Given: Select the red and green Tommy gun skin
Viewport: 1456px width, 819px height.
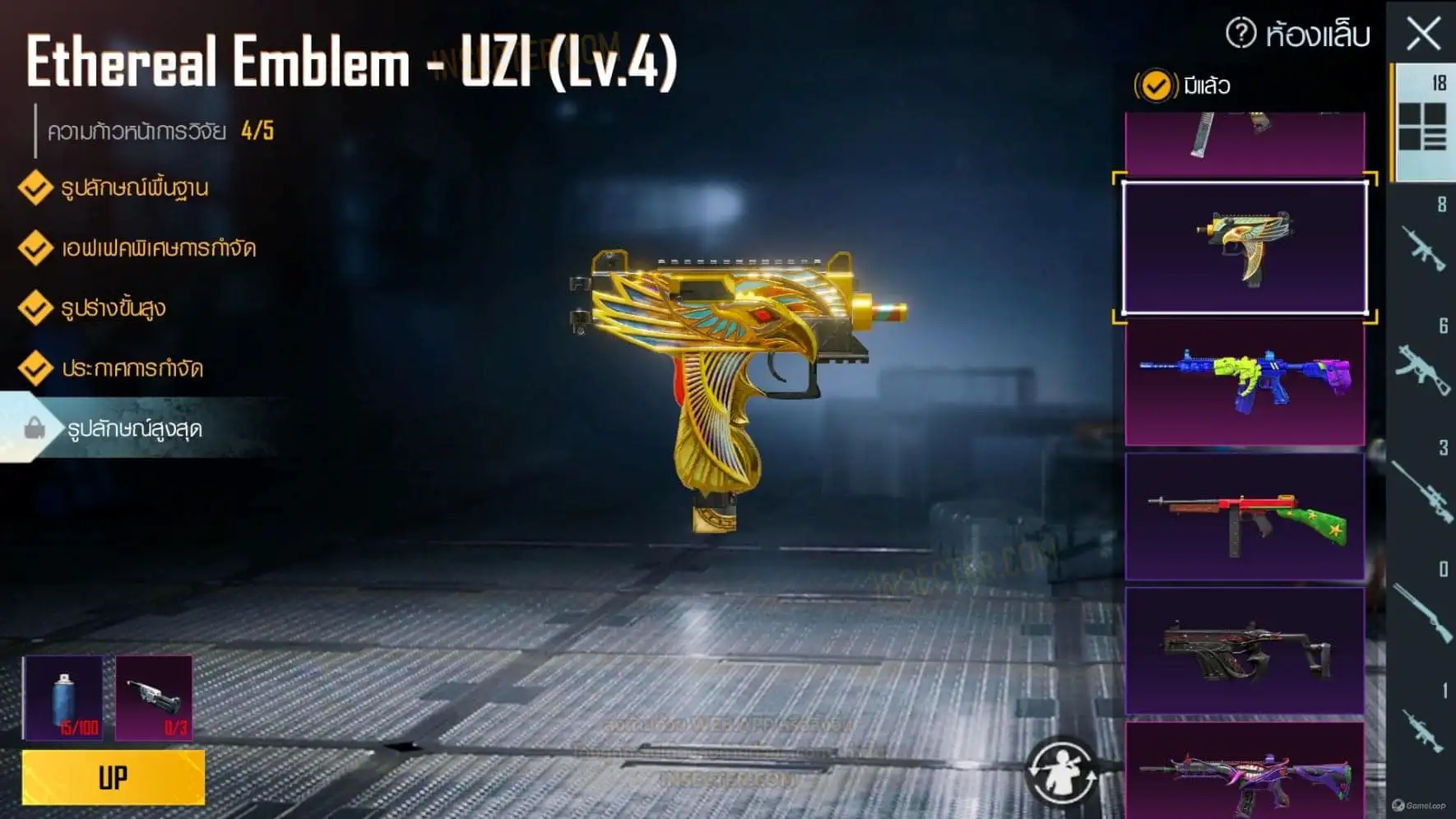Looking at the screenshot, I should 1245,516.
